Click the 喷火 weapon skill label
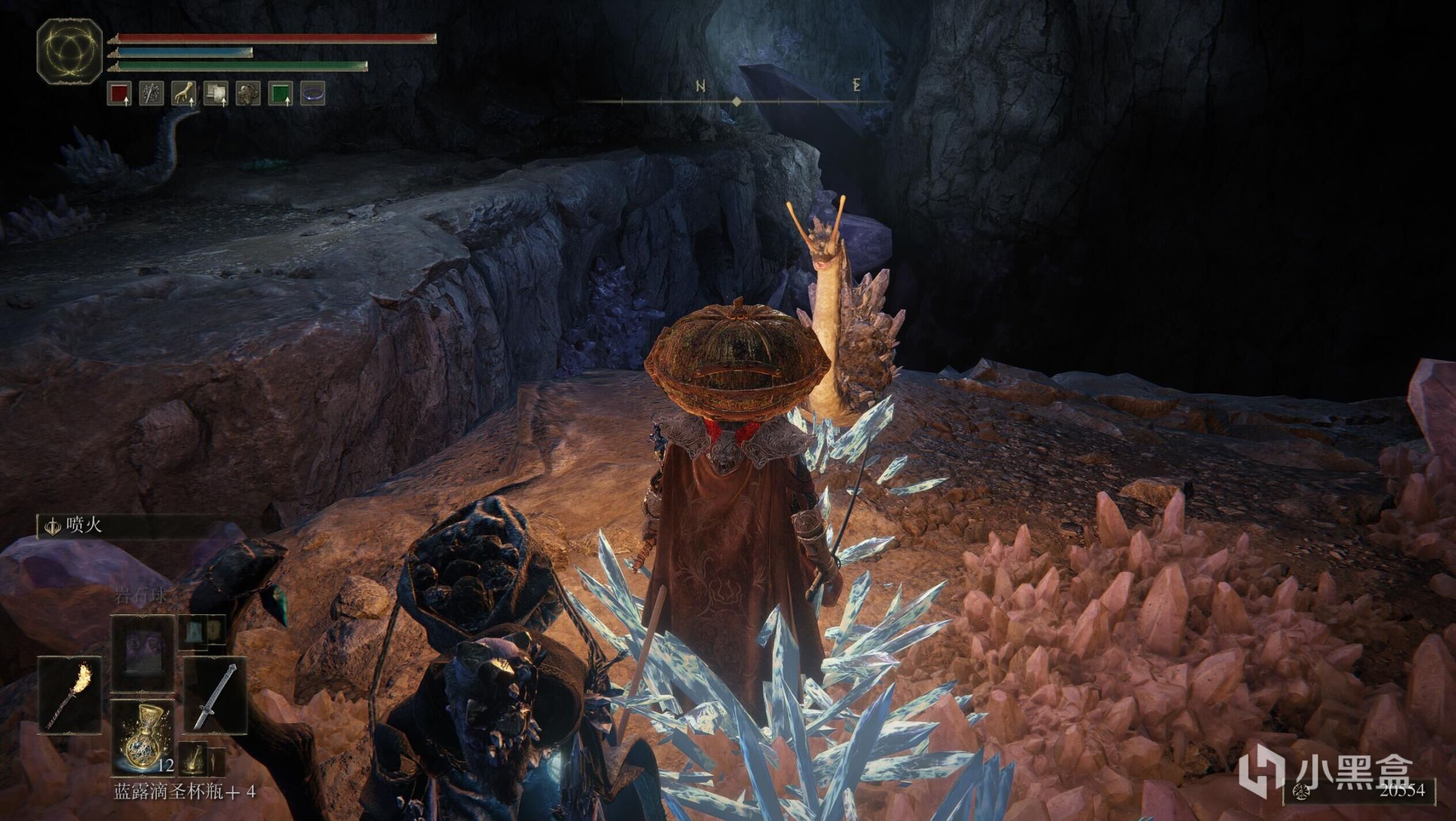 (x=83, y=526)
